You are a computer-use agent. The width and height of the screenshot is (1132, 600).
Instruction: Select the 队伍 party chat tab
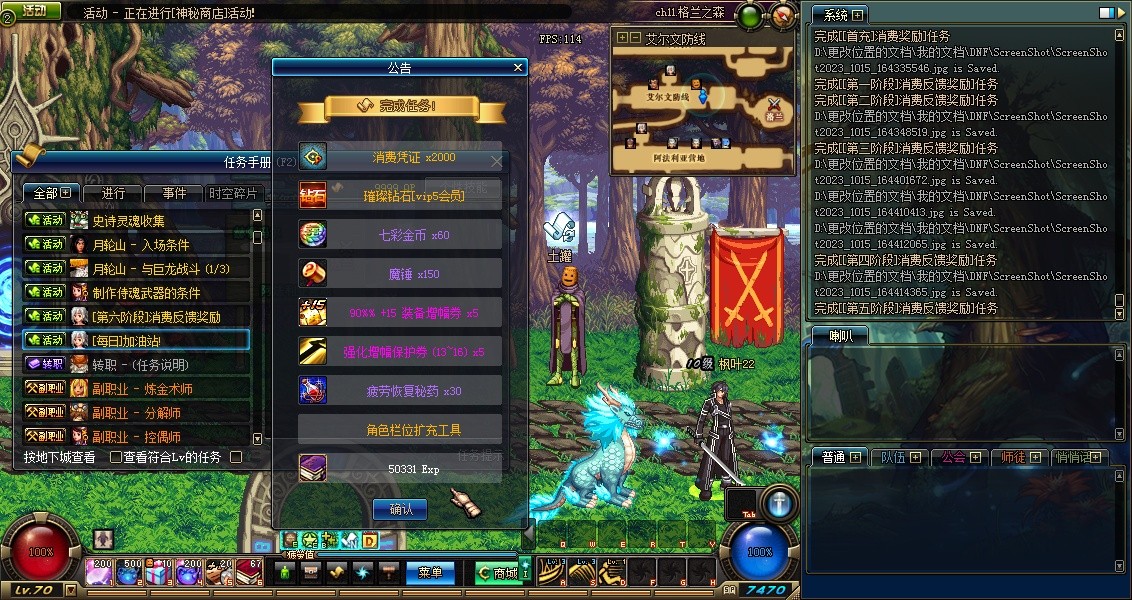click(900, 457)
